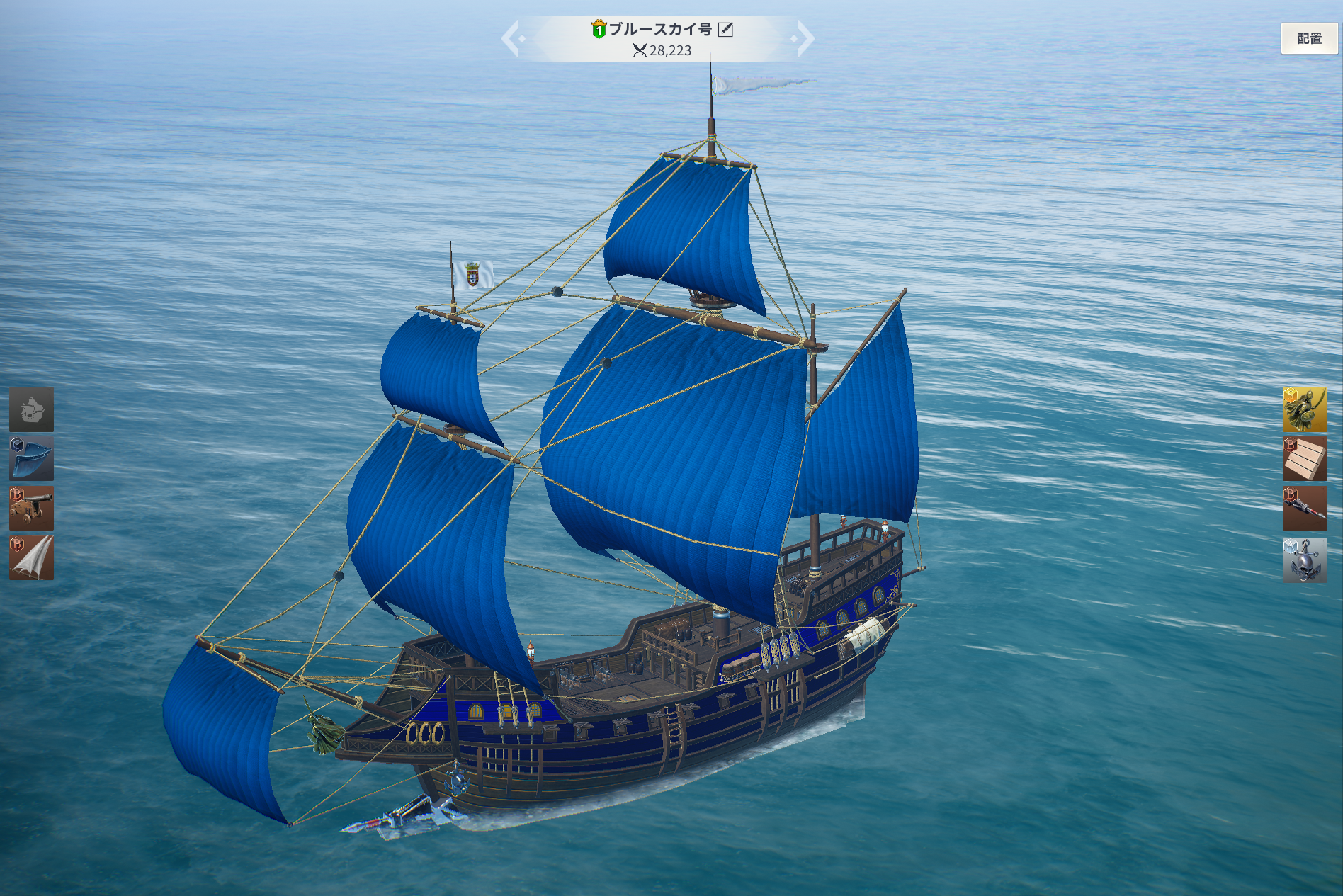Viewport: 1343px width, 896px height.
Task: Select the skull anchor slot
Action: click(x=1304, y=560)
